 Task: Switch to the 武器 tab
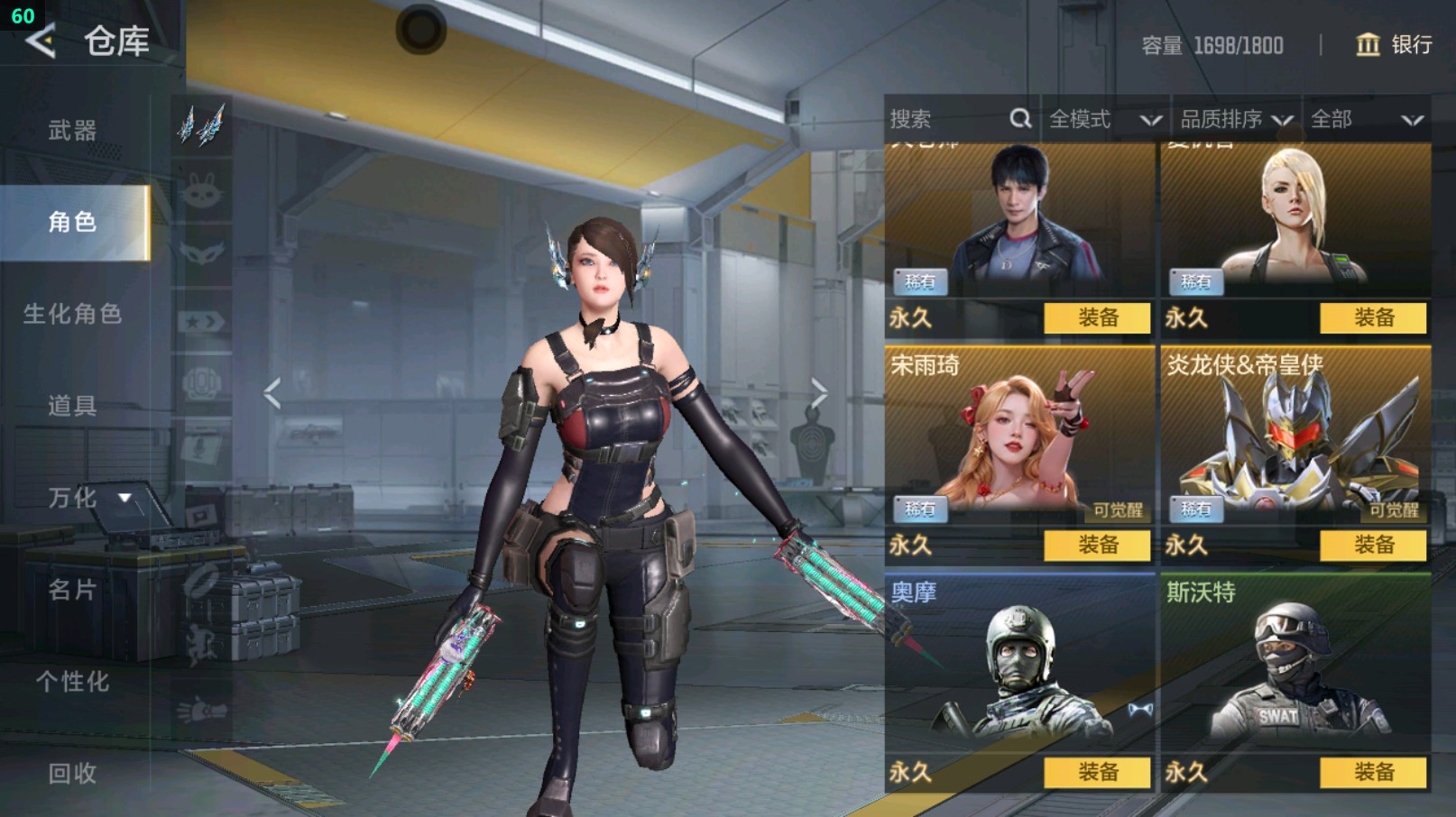click(x=72, y=131)
